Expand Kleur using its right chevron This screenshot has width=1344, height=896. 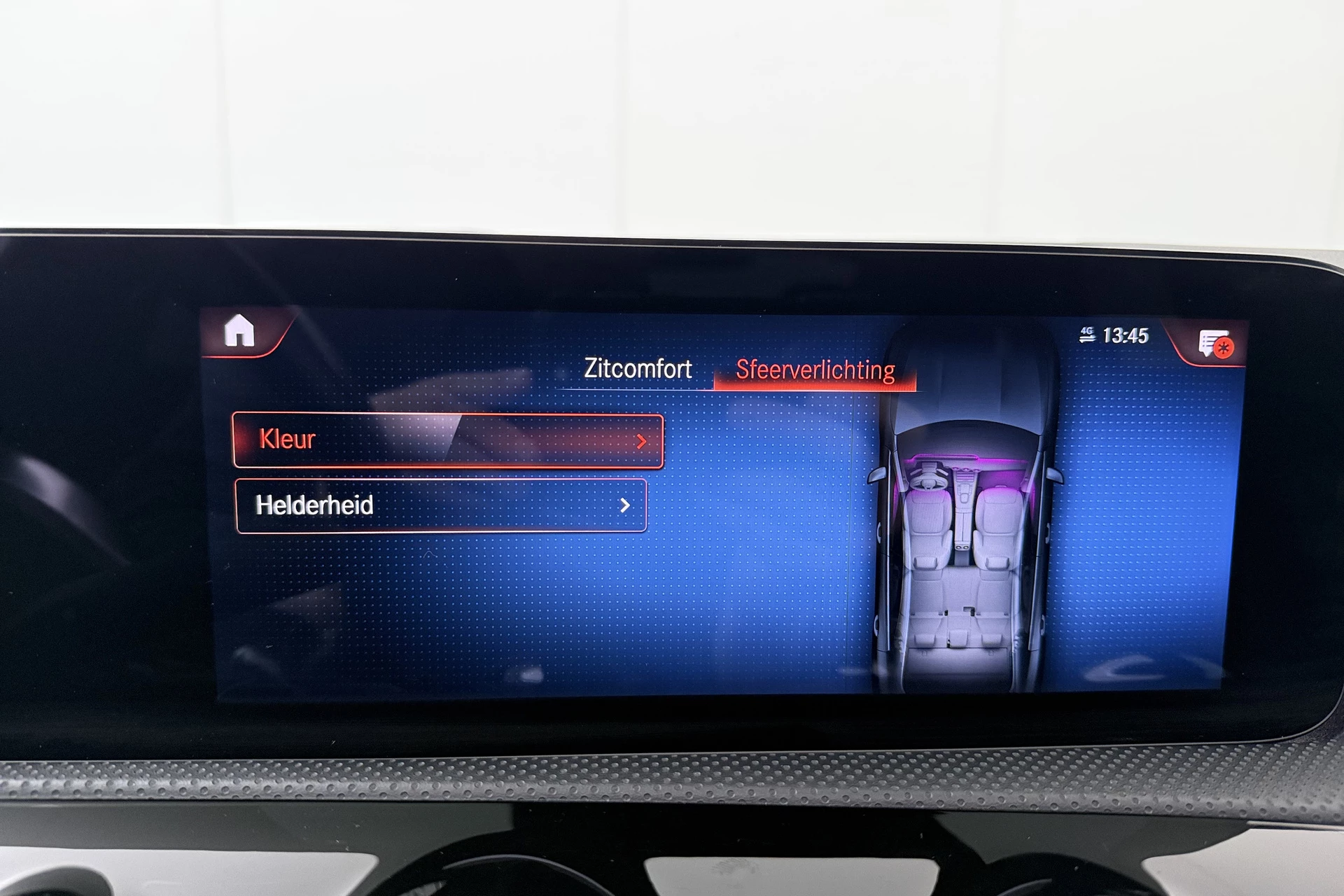coord(643,440)
